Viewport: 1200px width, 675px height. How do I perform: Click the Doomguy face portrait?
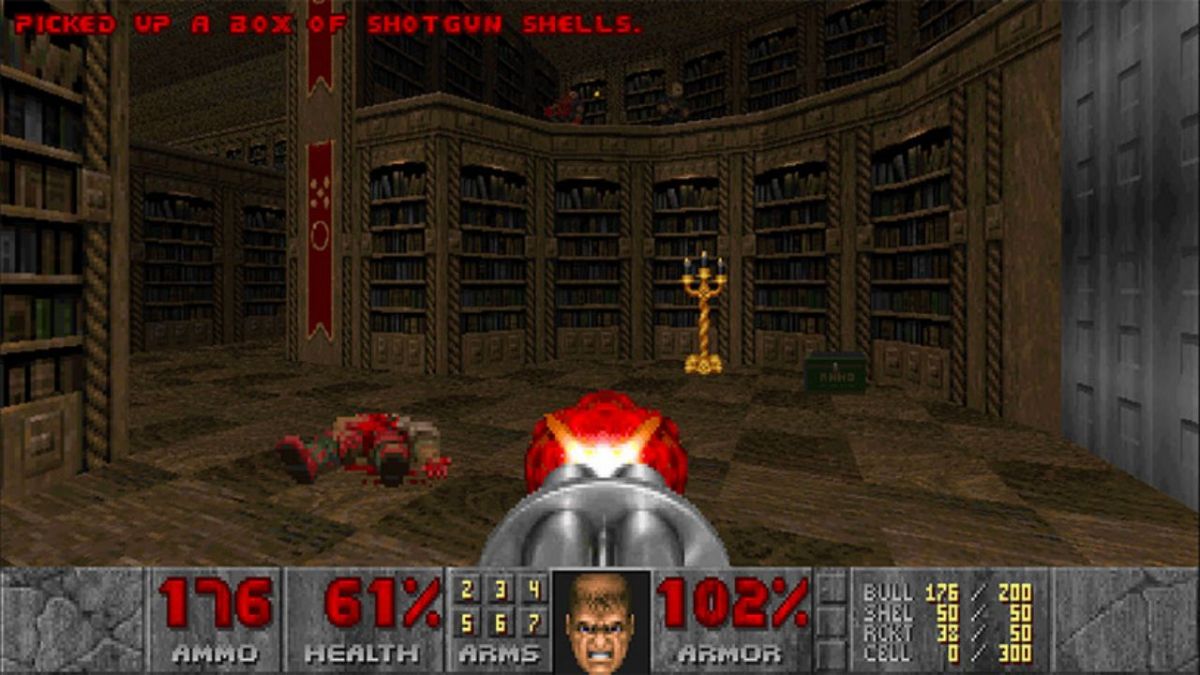point(600,621)
